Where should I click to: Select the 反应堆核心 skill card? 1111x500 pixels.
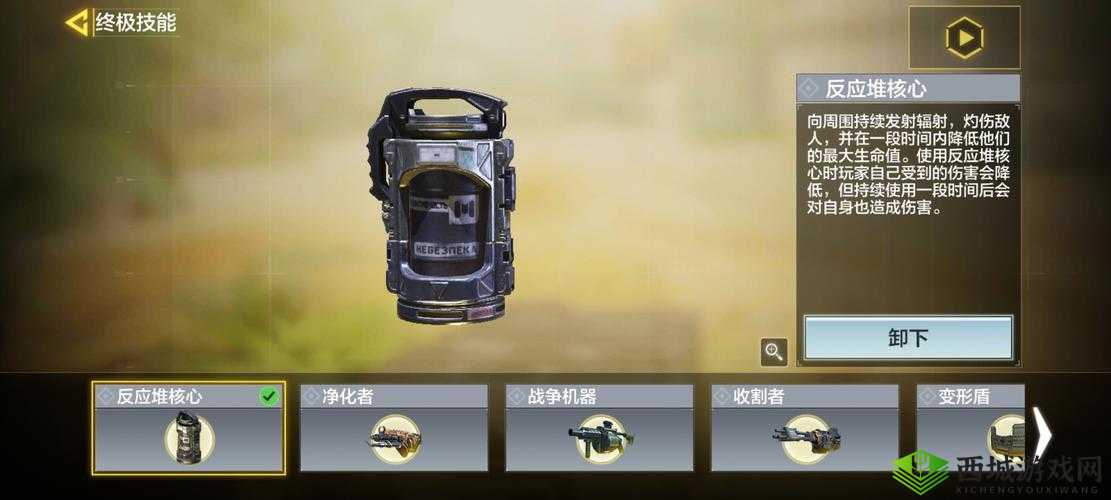coord(189,428)
